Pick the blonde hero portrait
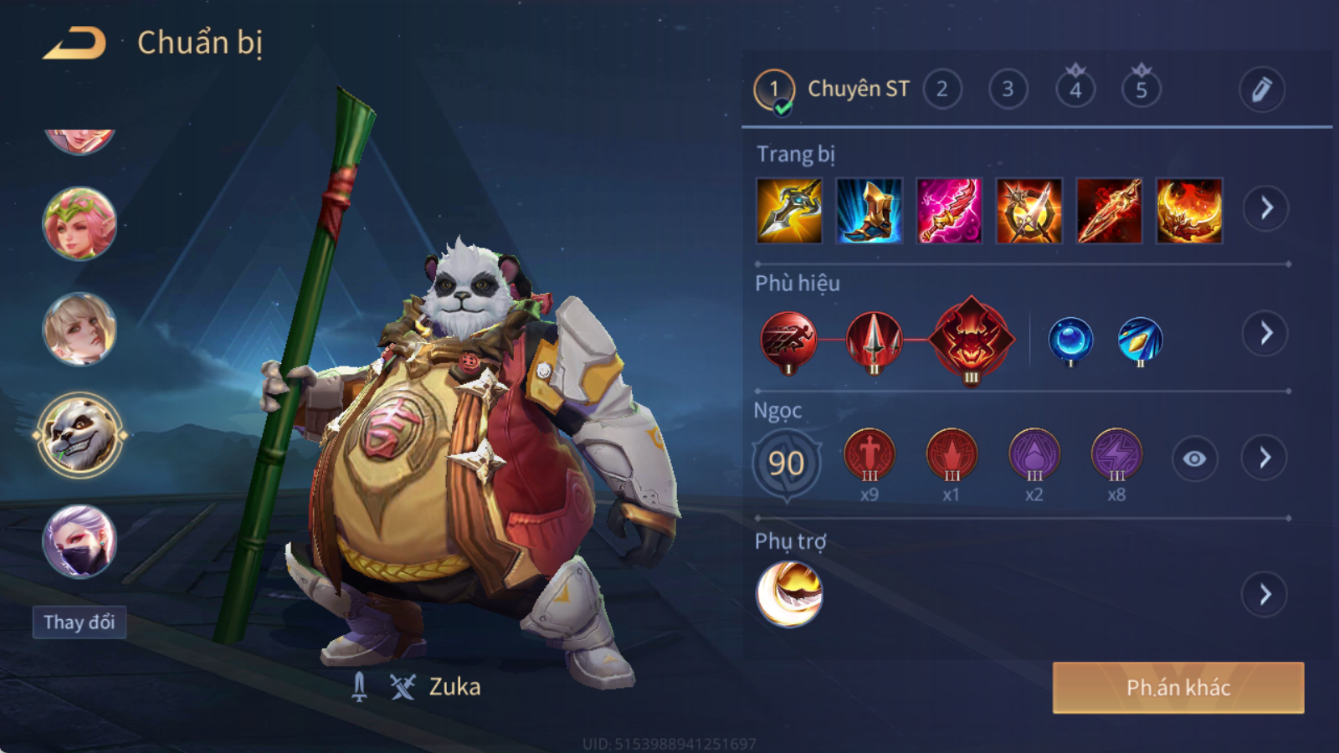 80,329
